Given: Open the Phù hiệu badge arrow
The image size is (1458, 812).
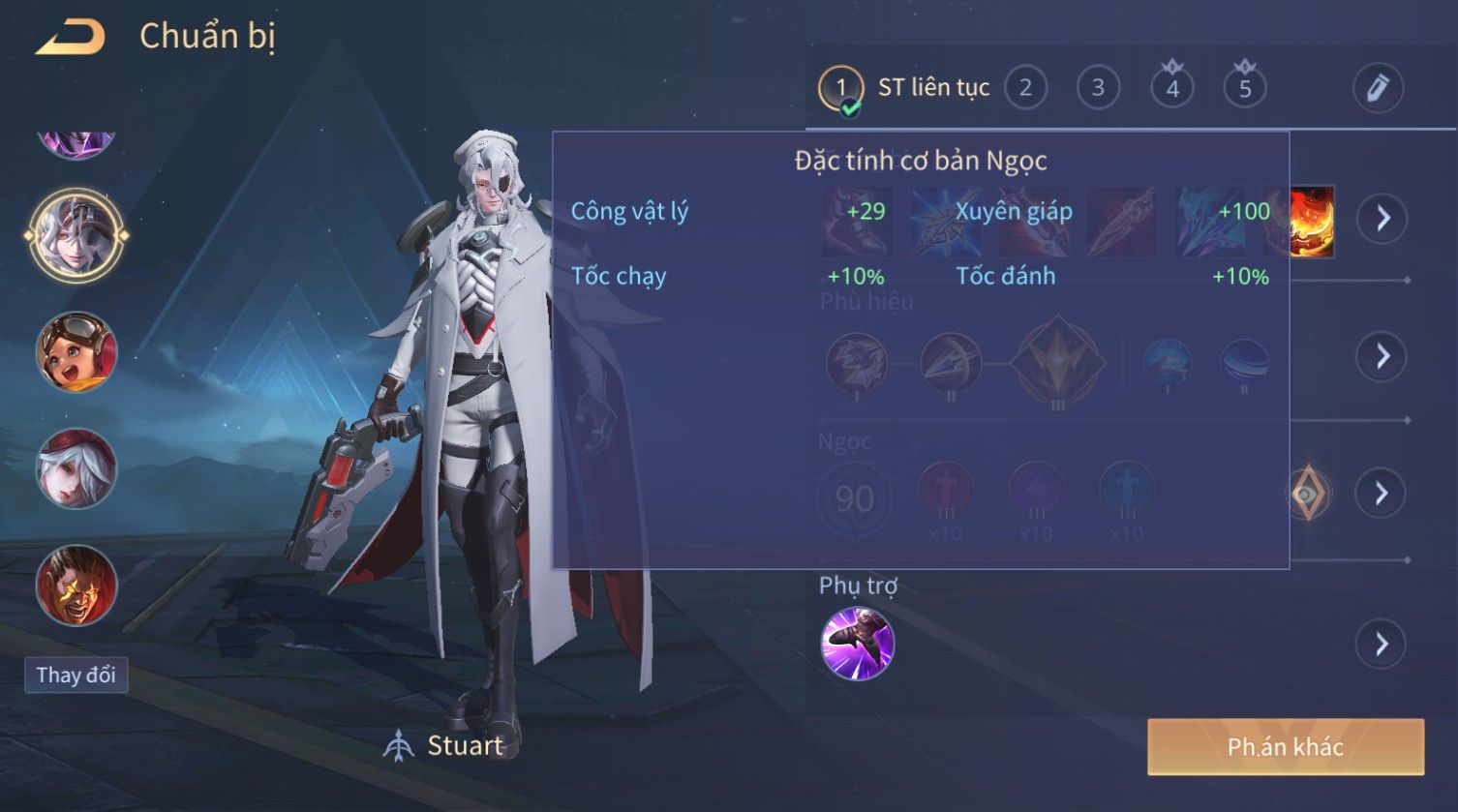Looking at the screenshot, I should point(1382,356).
